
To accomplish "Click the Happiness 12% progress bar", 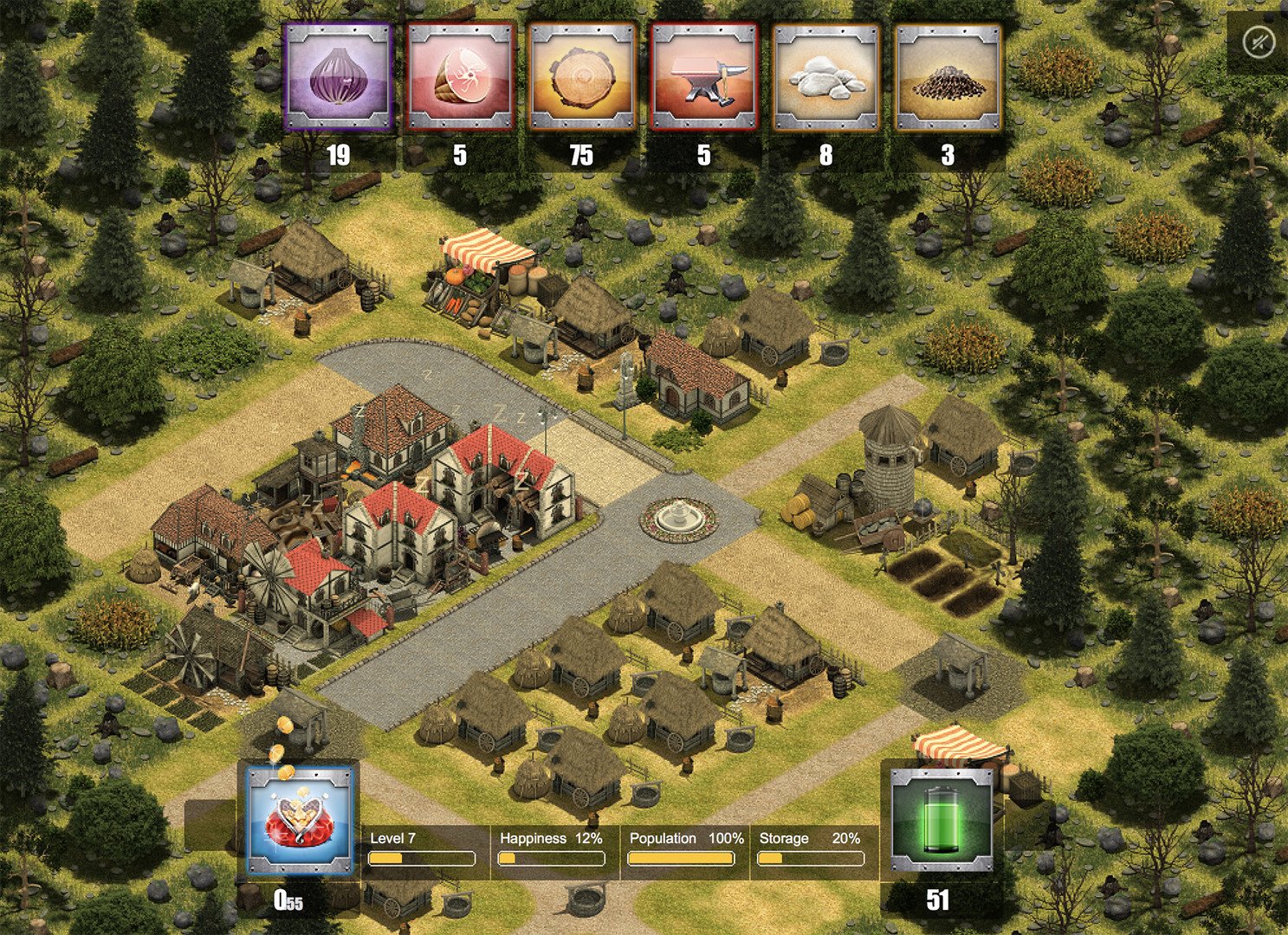I will coord(552,858).
